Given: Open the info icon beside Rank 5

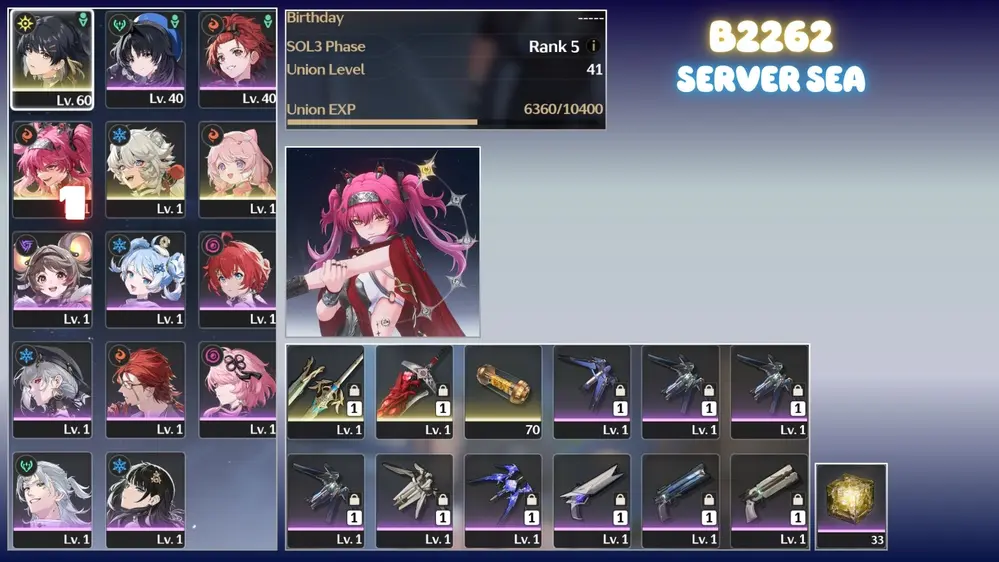Looking at the screenshot, I should [x=594, y=46].
